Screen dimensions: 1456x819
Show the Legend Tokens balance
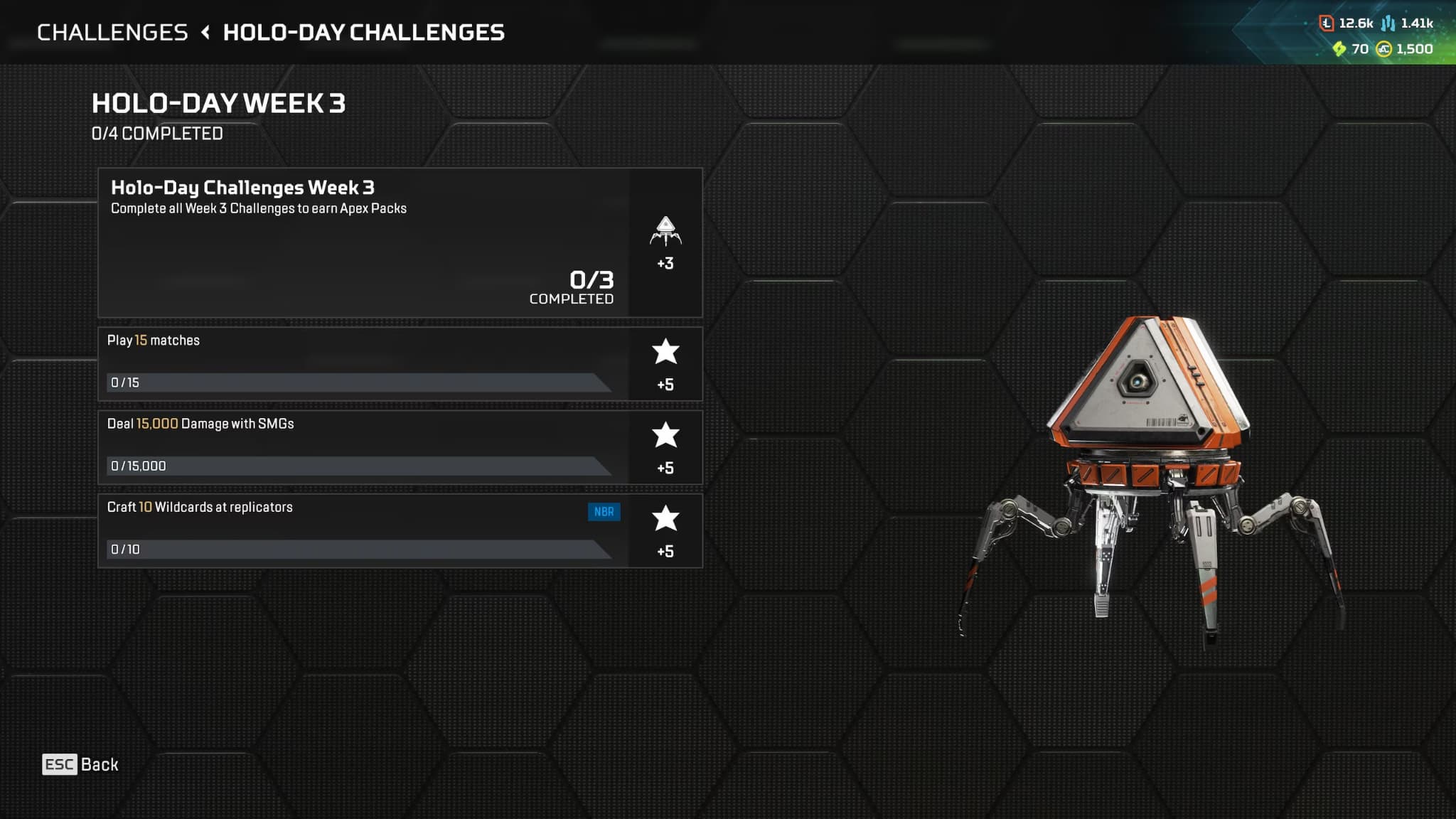tap(1347, 23)
